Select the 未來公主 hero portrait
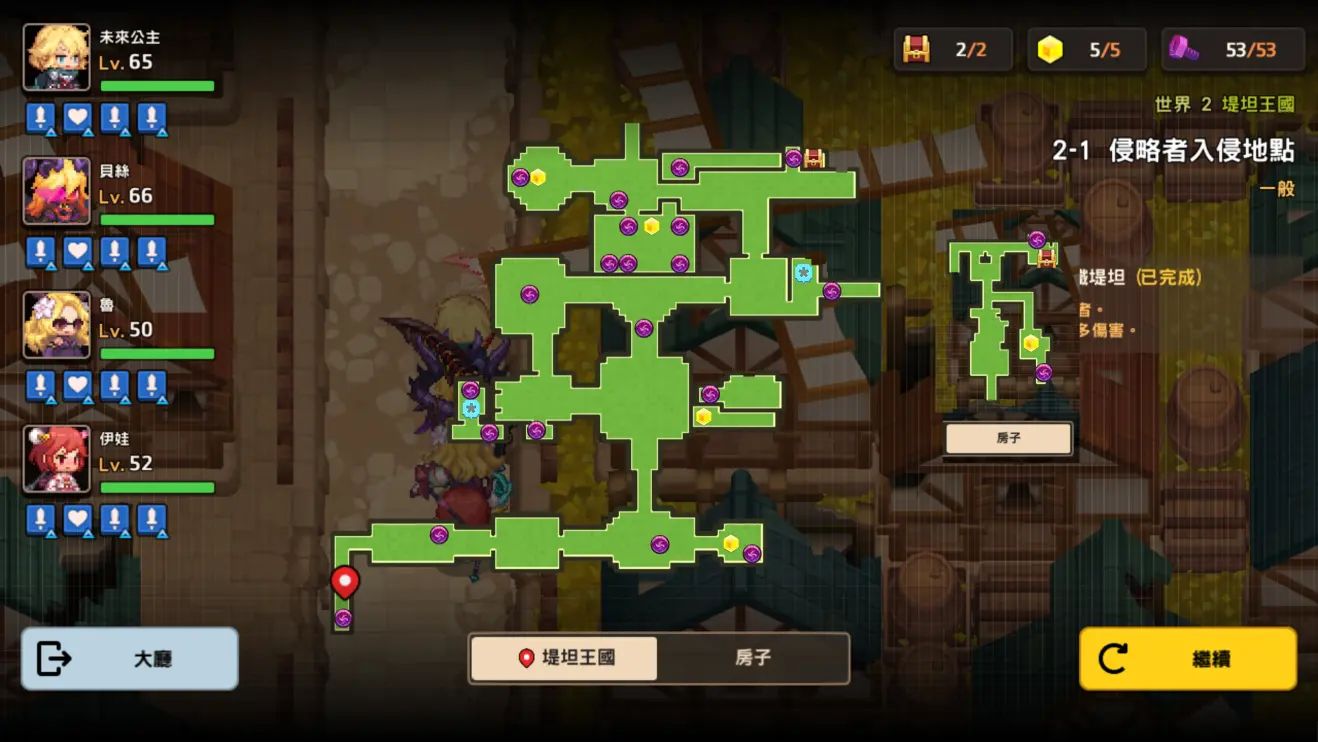Screen dimensions: 1318x742 tap(57, 57)
